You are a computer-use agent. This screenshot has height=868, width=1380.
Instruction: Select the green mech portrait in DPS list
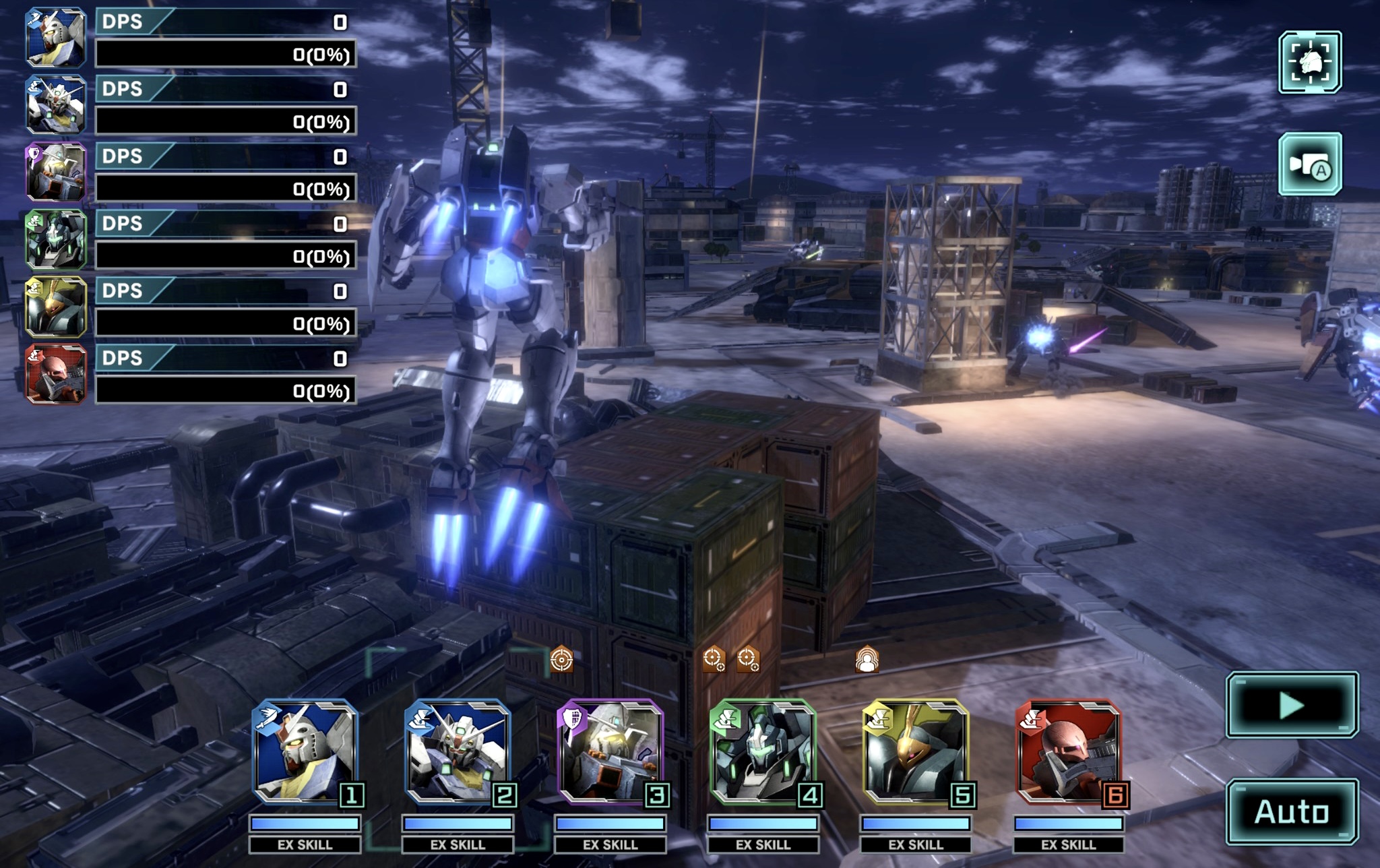click(56, 239)
